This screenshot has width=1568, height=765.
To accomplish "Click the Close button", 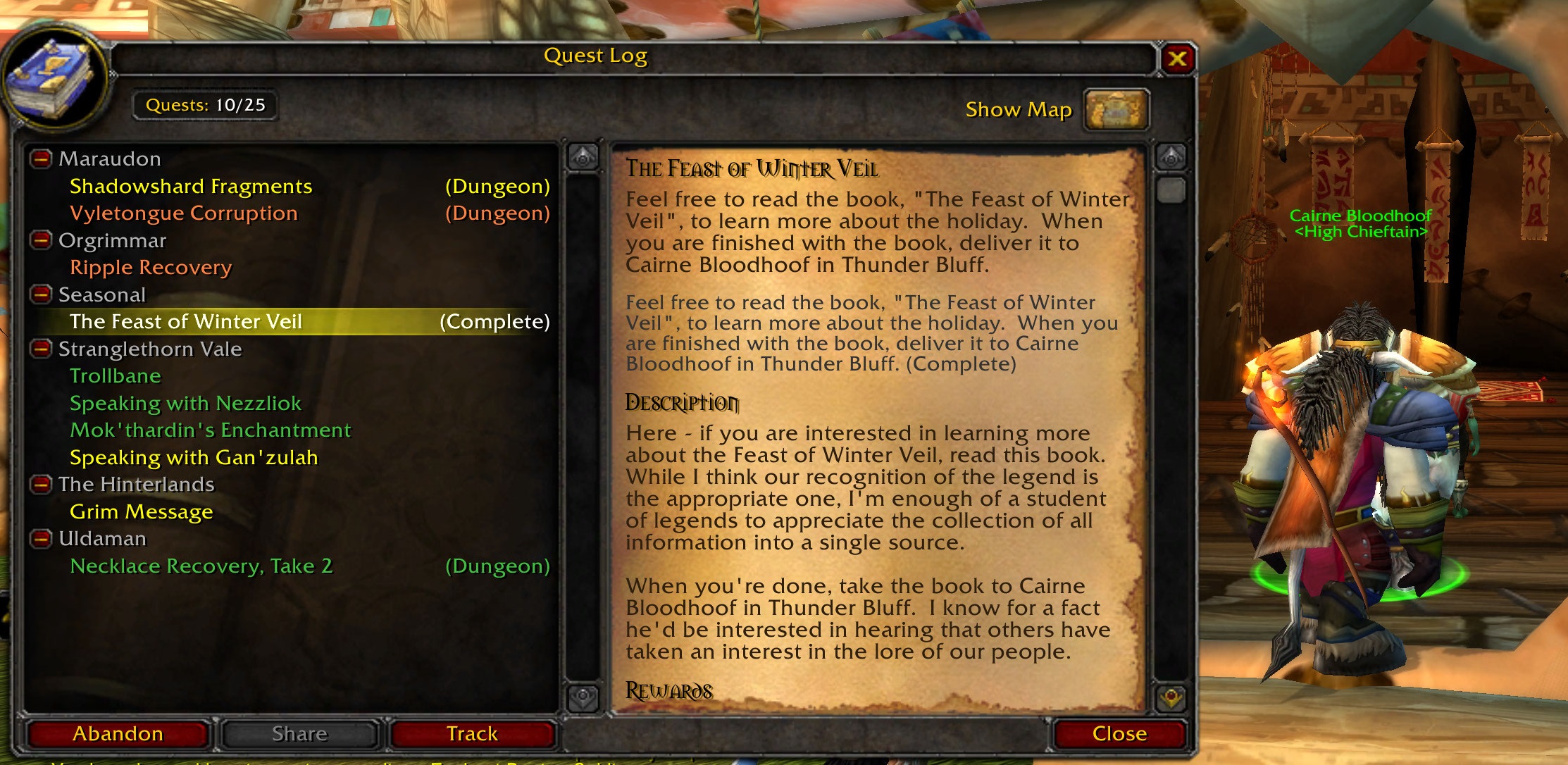I will click(1119, 733).
